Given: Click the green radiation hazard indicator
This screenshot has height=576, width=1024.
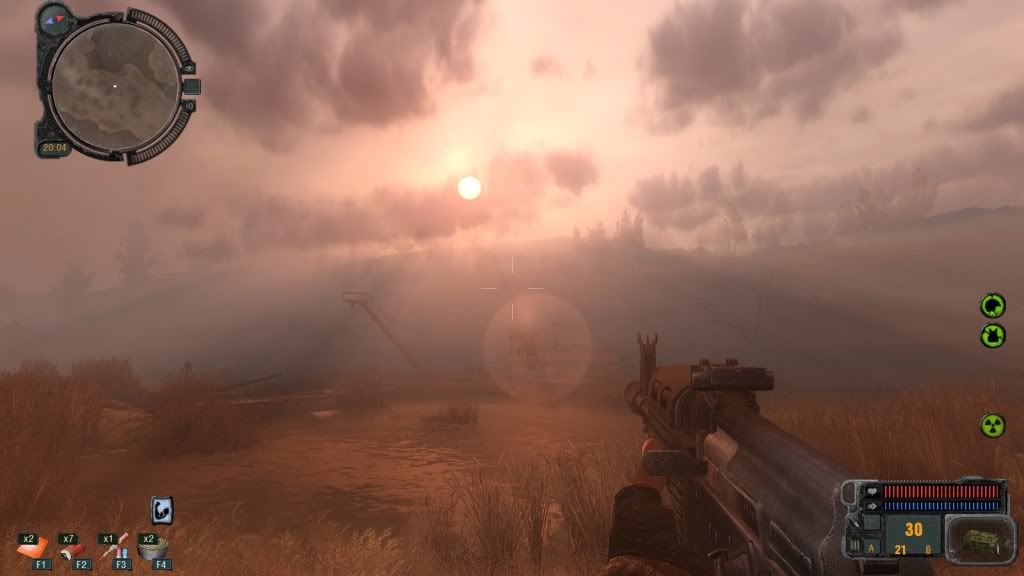Looking at the screenshot, I should [992, 425].
